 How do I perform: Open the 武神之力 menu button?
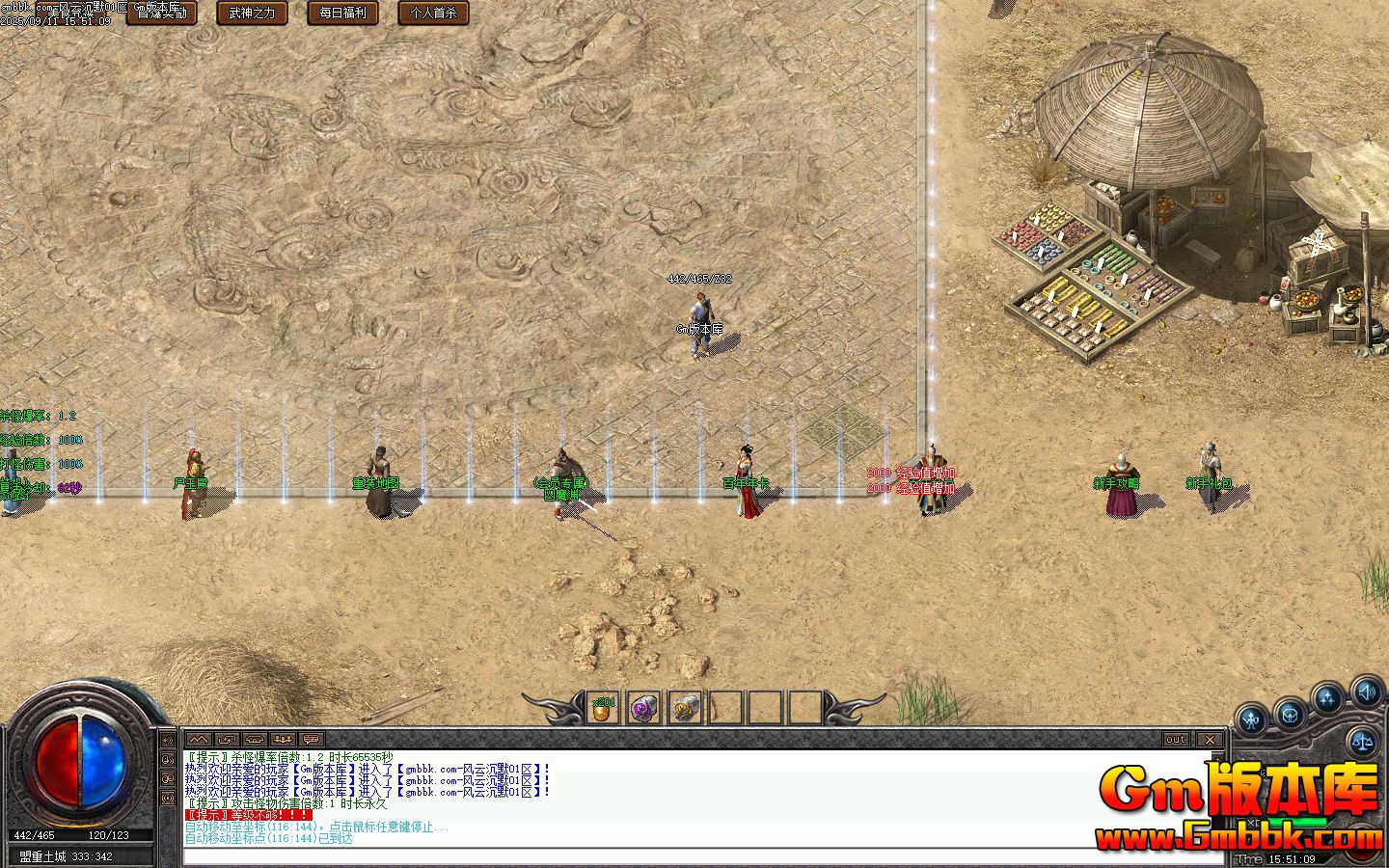point(252,13)
